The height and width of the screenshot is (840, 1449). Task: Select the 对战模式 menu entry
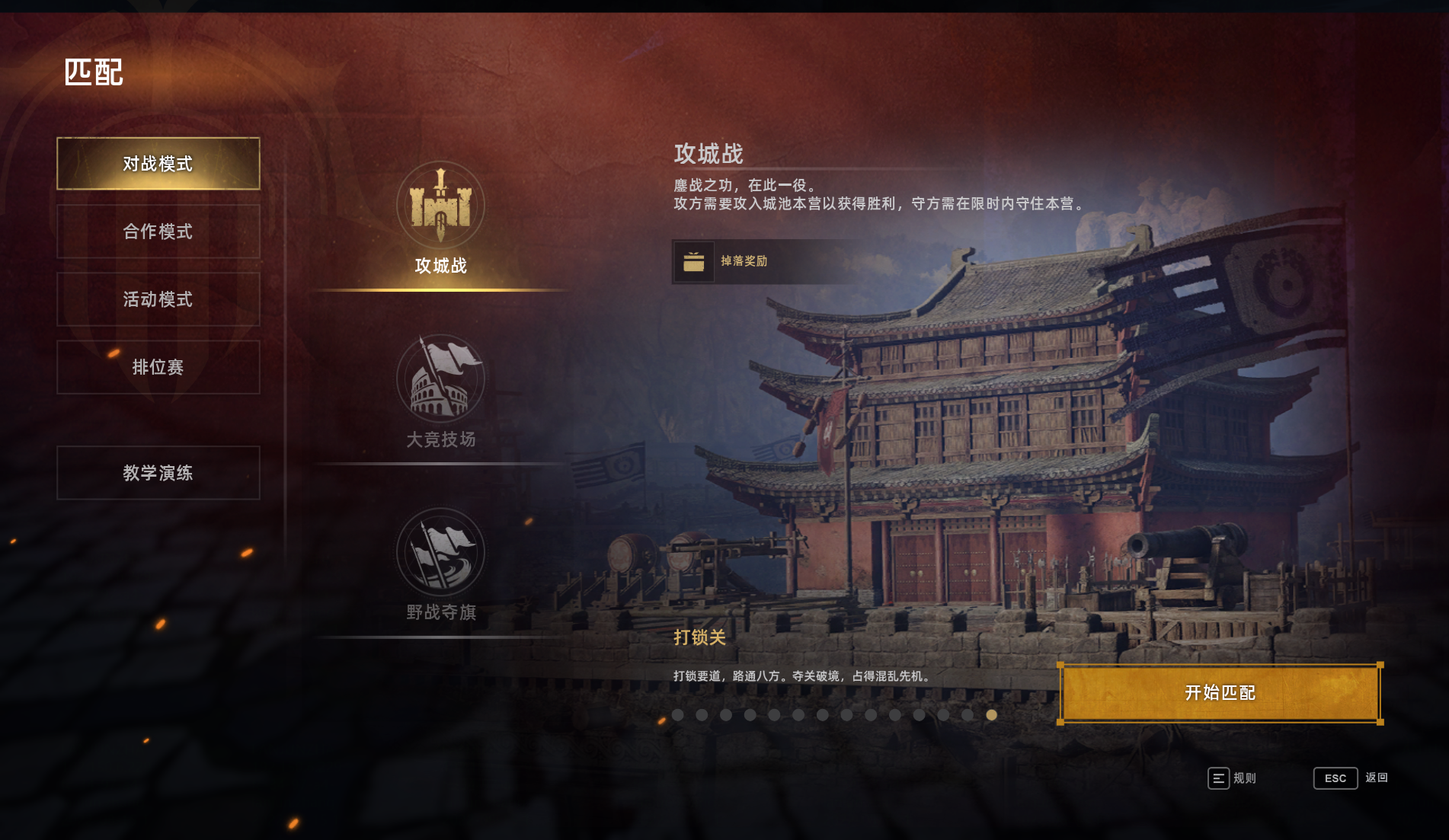point(158,164)
